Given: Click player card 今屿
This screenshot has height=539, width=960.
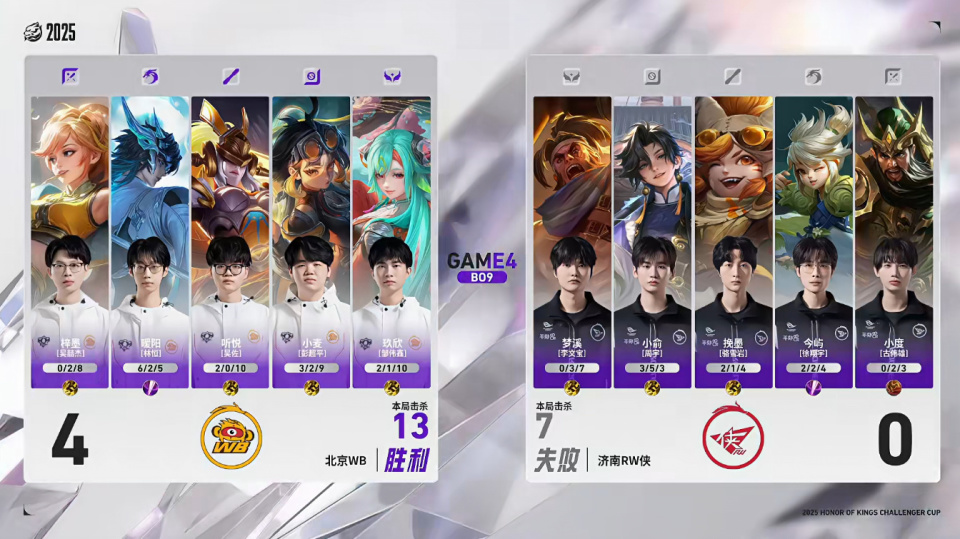Looking at the screenshot, I should coord(814,240).
